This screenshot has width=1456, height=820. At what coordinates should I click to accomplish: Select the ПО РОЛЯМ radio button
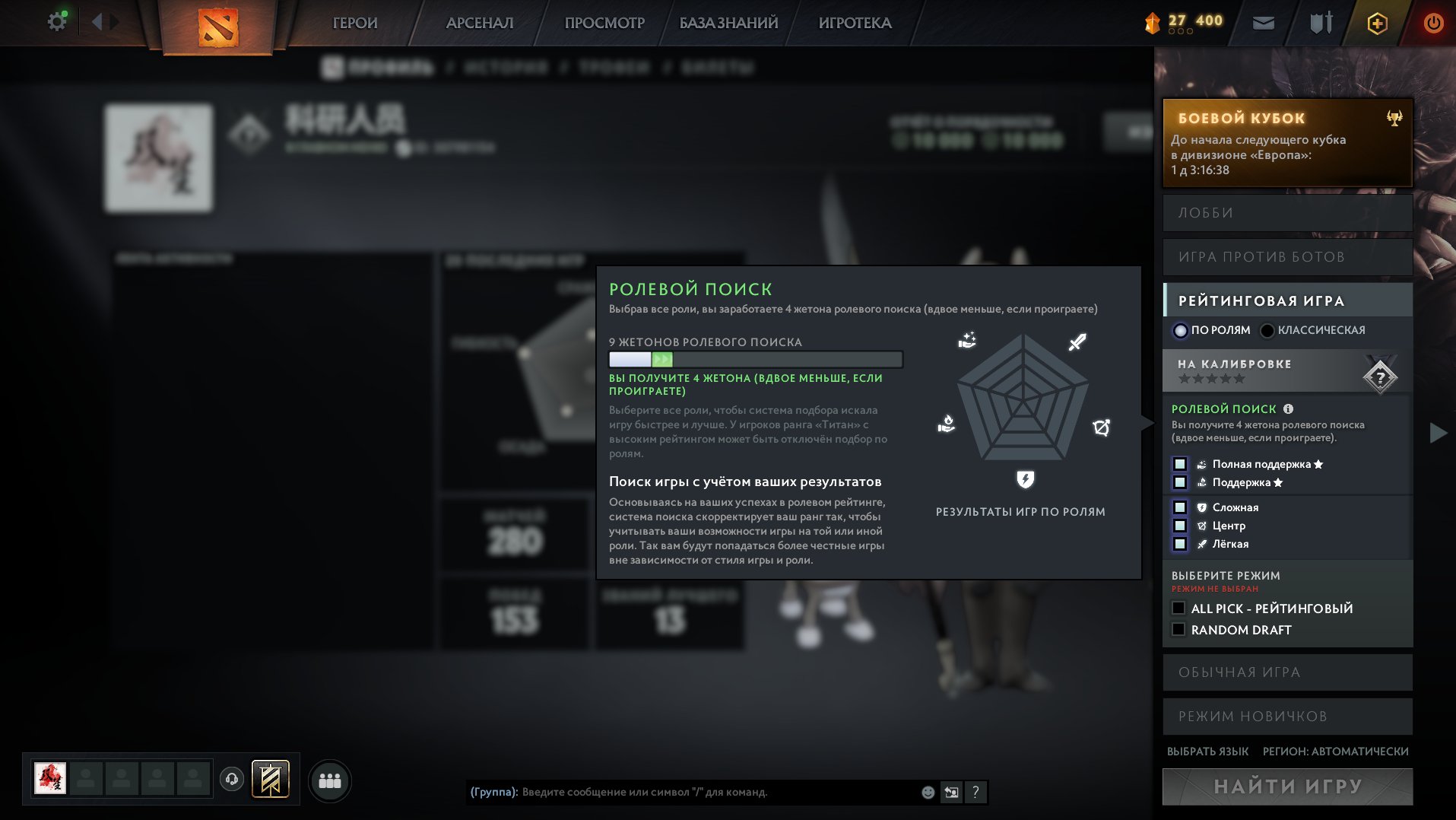click(1182, 331)
